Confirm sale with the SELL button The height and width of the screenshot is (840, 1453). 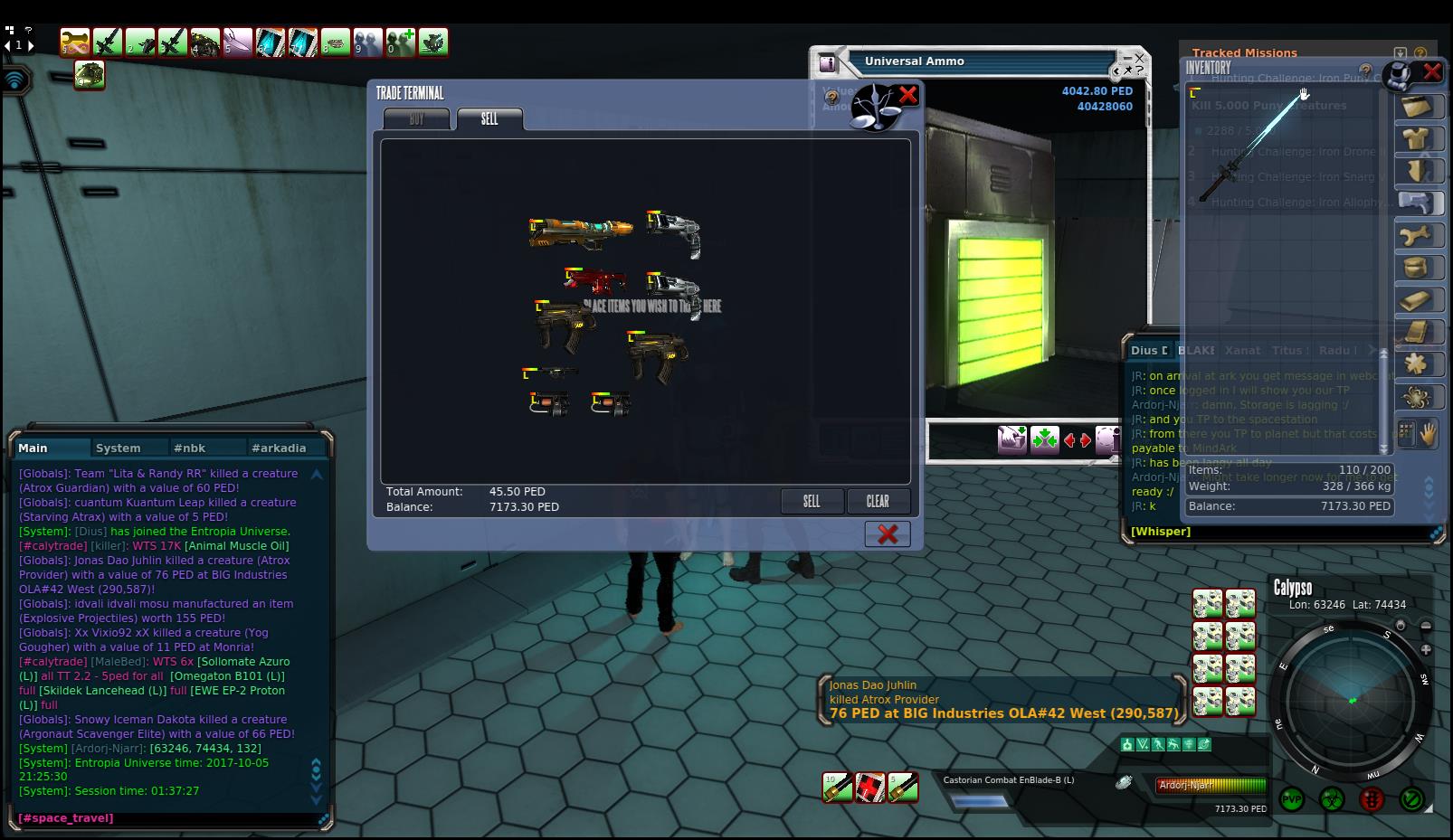pyautogui.click(x=812, y=501)
